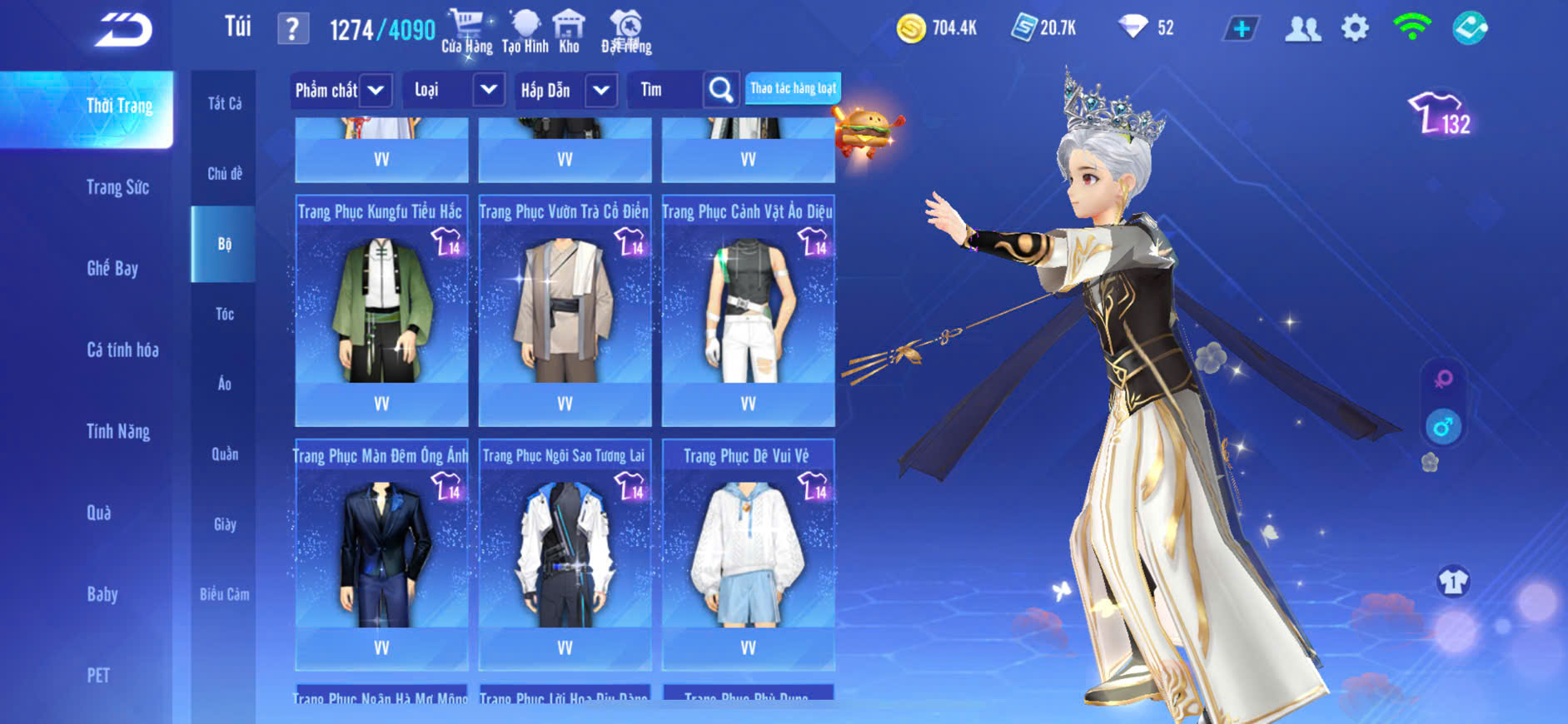The height and width of the screenshot is (724, 1568).
Task: Open the question mark help button
Action: (x=292, y=30)
